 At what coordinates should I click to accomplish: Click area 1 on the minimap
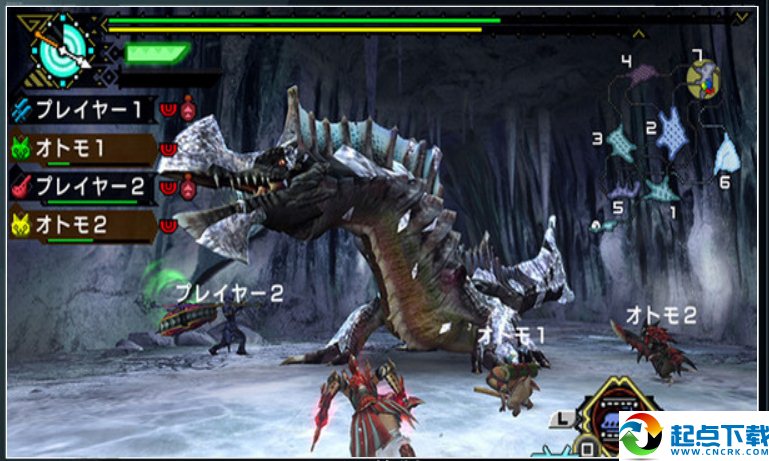point(661,189)
